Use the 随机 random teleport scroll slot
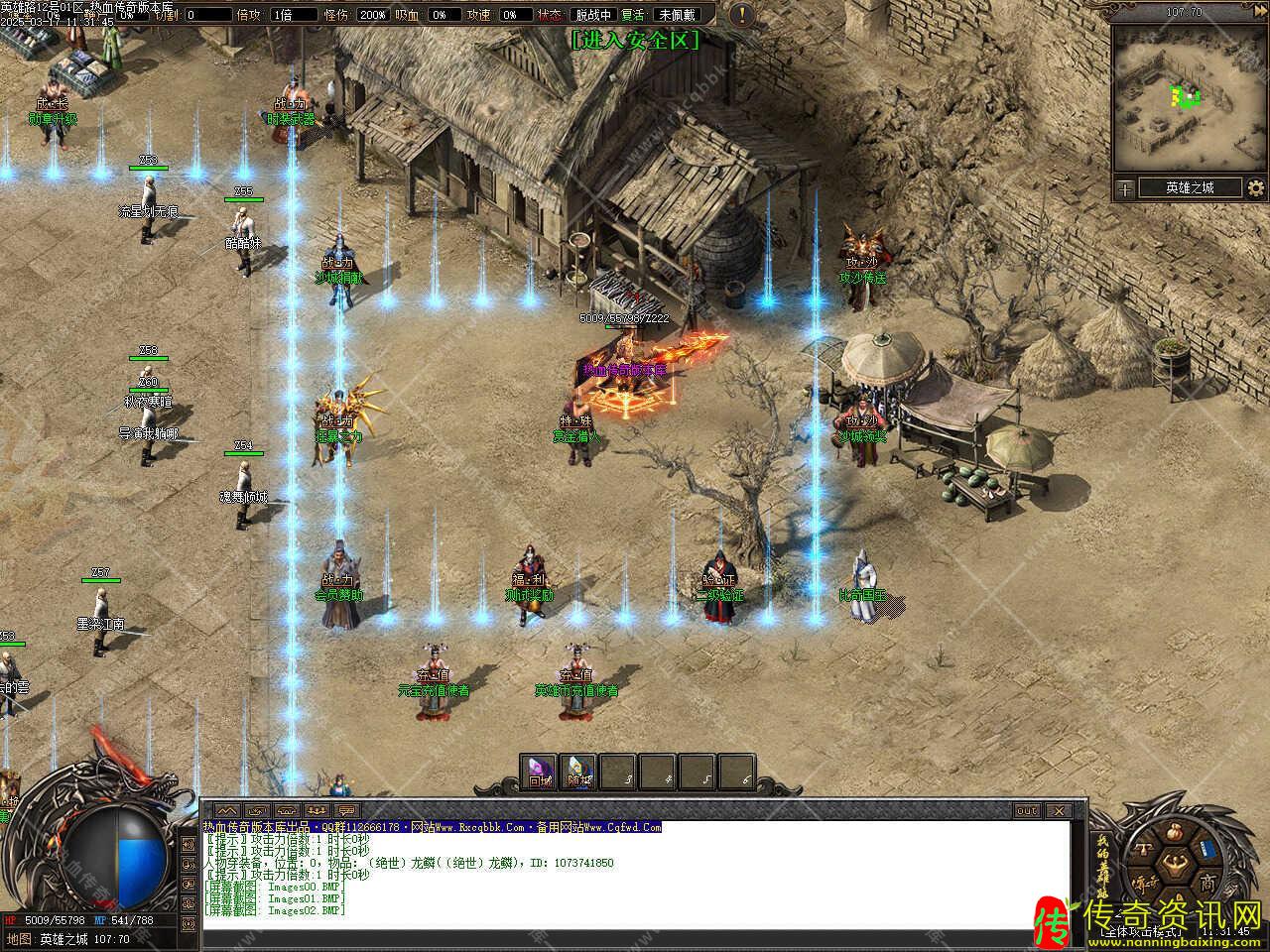The height and width of the screenshot is (952, 1270). pyautogui.click(x=578, y=772)
